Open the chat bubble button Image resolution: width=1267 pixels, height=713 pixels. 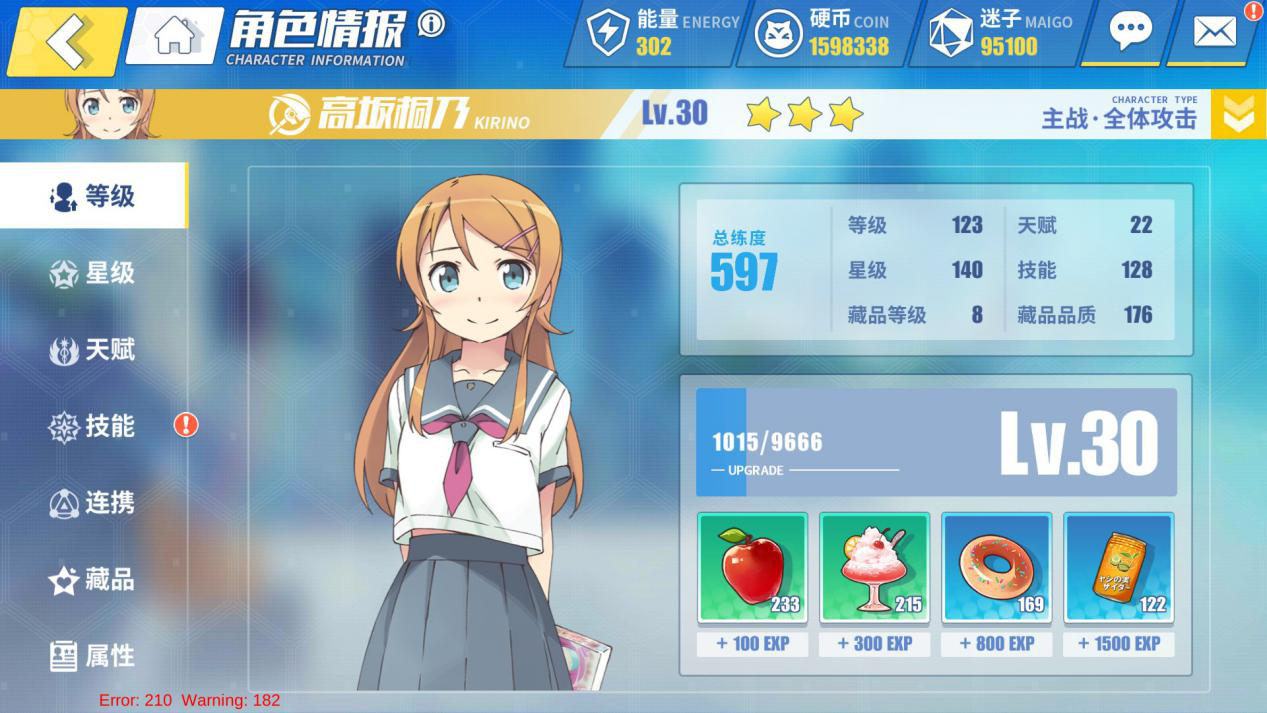tap(1130, 32)
